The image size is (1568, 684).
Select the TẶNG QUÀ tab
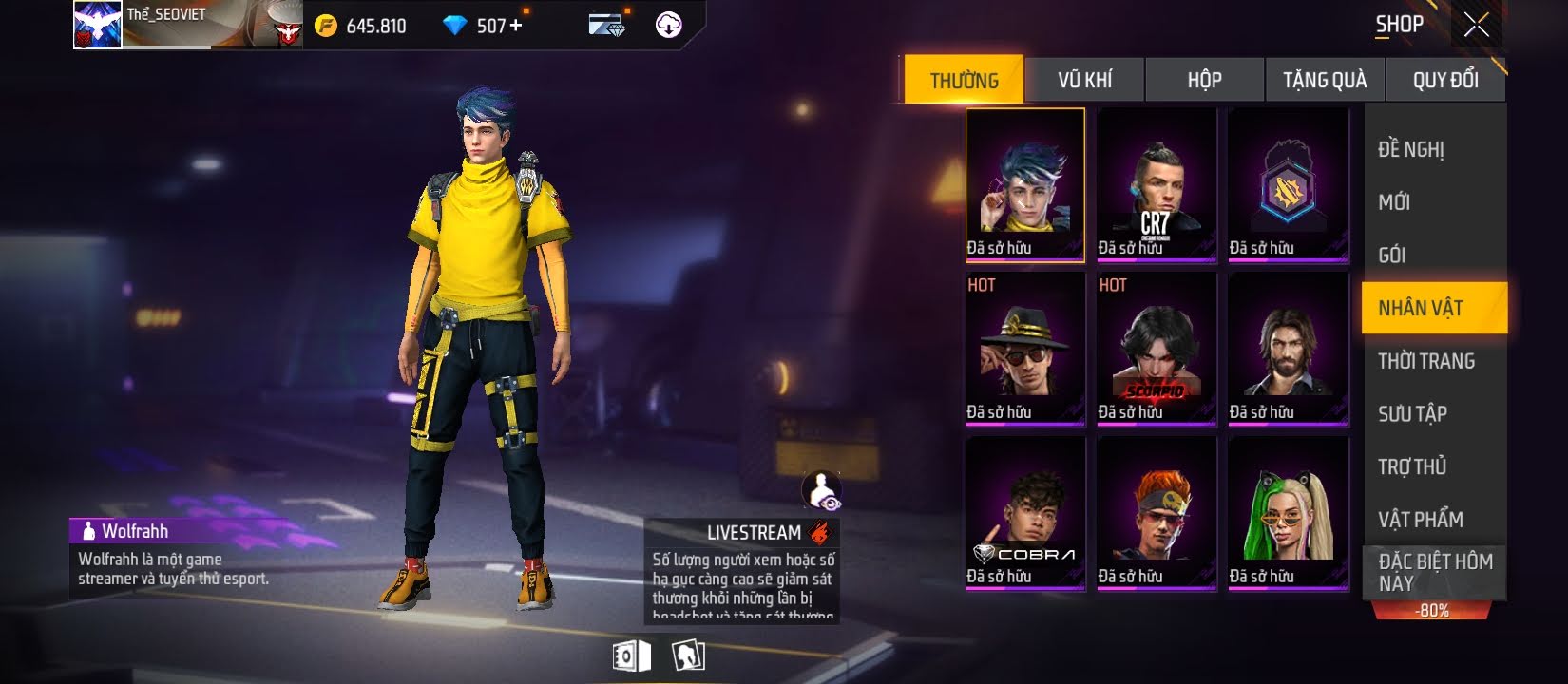click(1325, 80)
